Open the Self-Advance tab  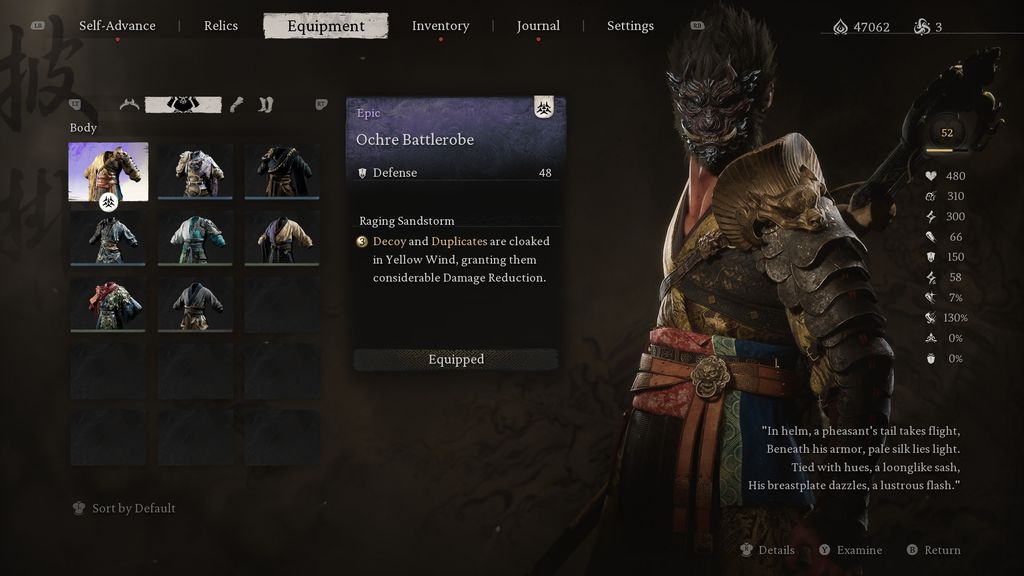[x=117, y=26]
